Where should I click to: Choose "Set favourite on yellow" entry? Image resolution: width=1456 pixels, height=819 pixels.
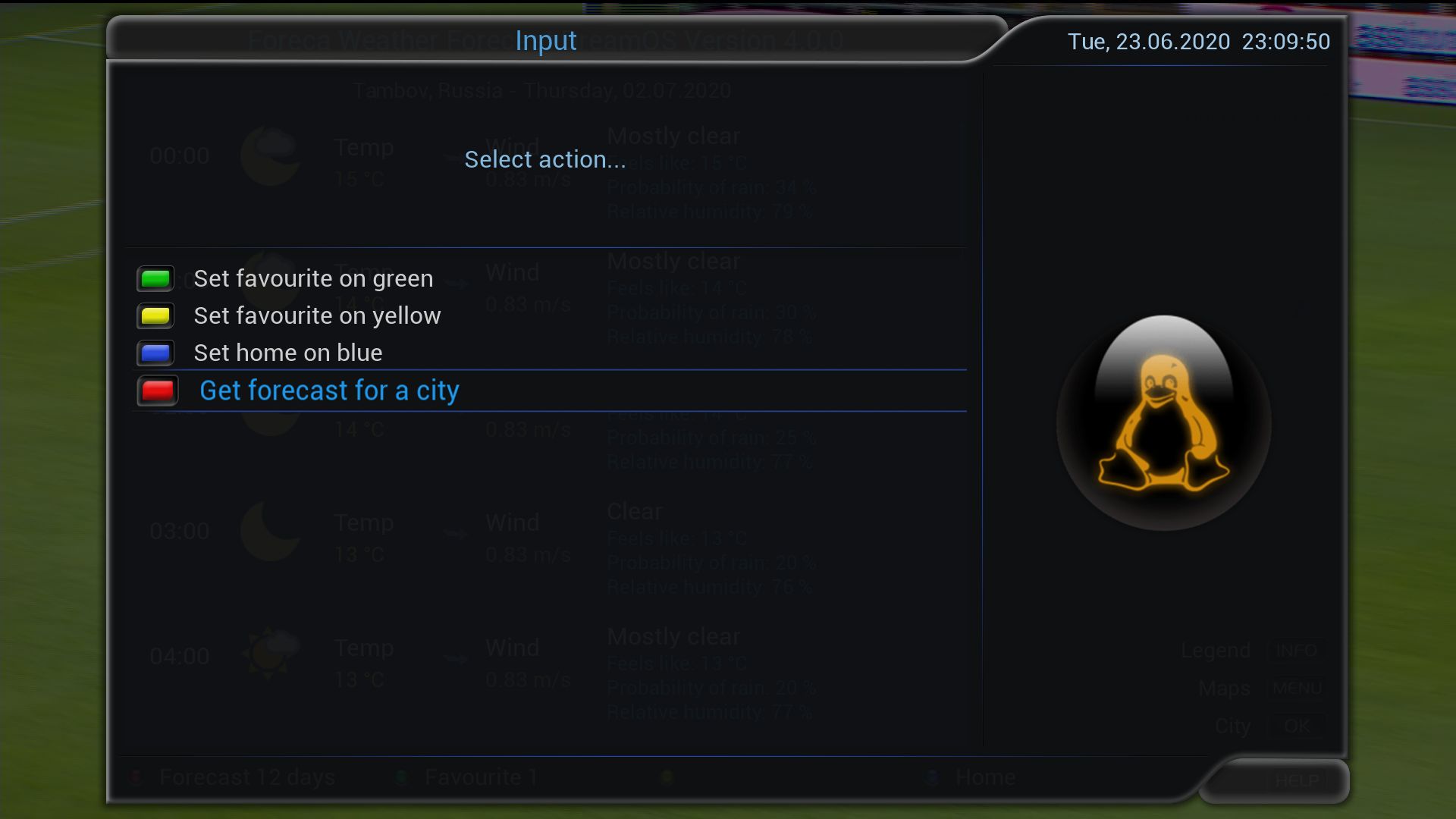[x=317, y=315]
